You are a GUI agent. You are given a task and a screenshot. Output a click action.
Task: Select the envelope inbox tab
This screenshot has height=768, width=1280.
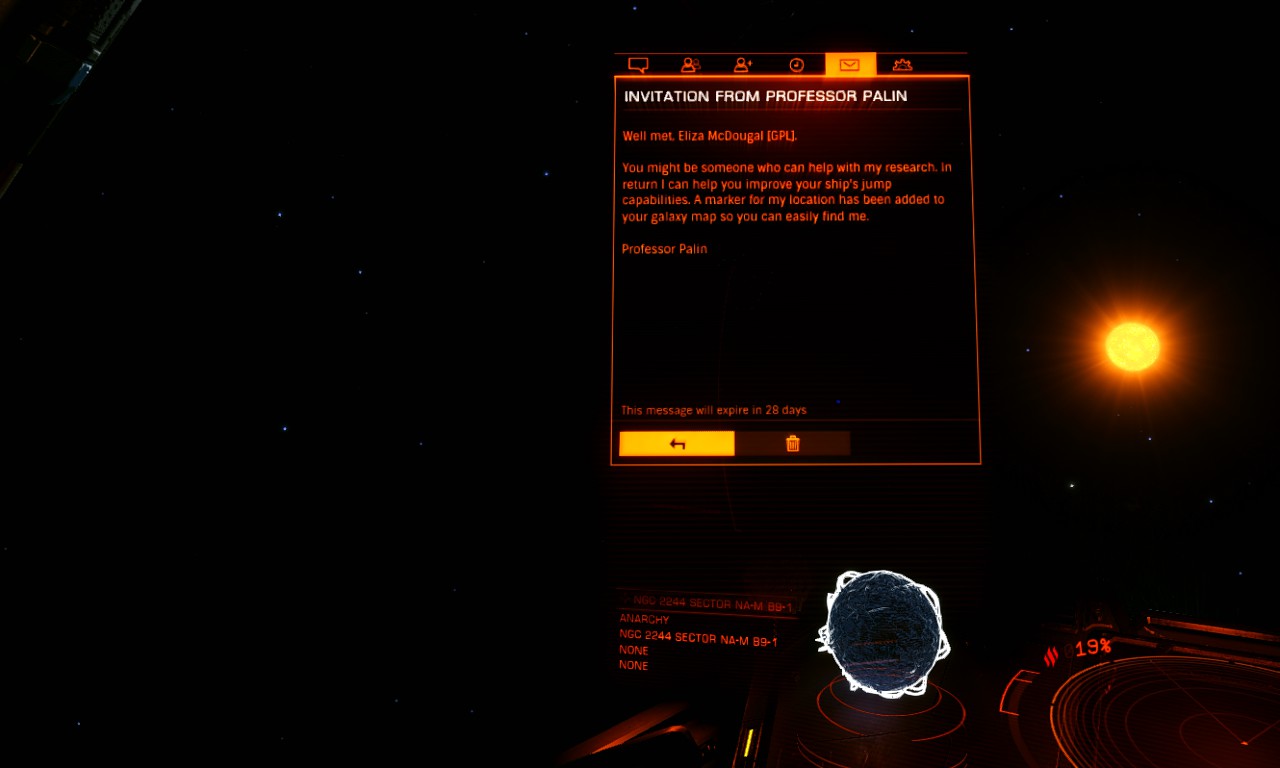tap(850, 65)
